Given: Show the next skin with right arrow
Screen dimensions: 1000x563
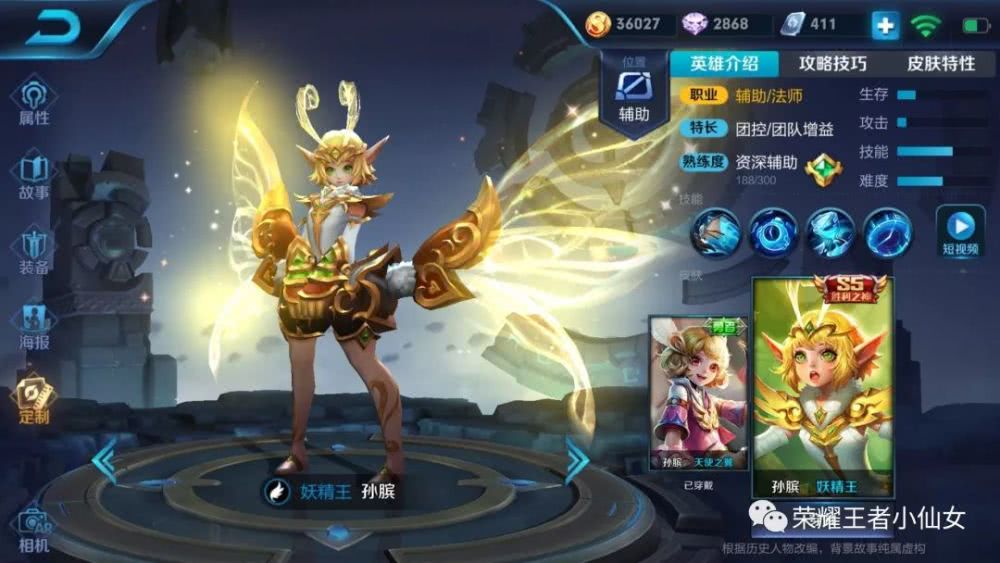Looking at the screenshot, I should click(577, 462).
